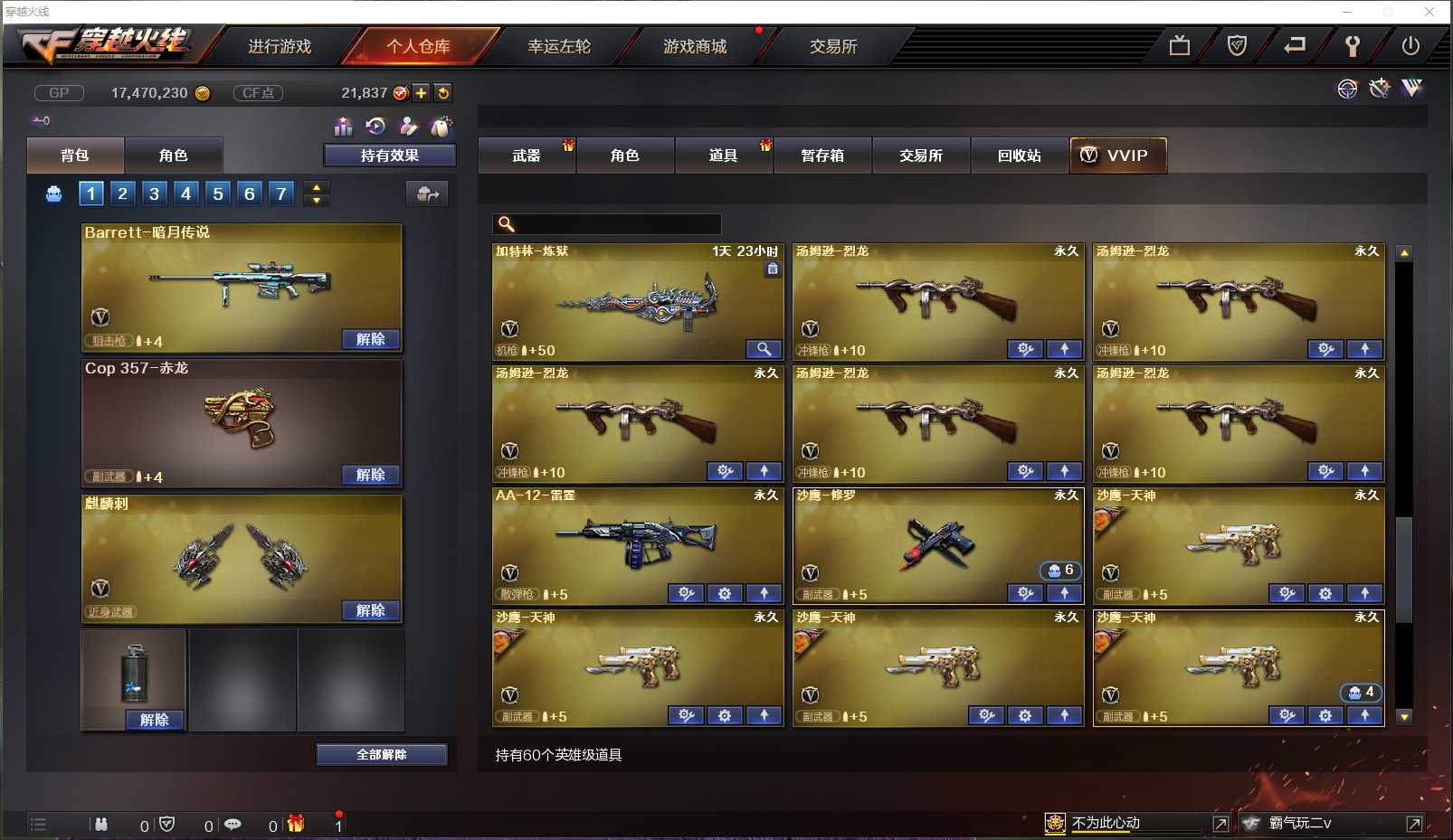Open game settings via the wrench icon

tap(1352, 44)
